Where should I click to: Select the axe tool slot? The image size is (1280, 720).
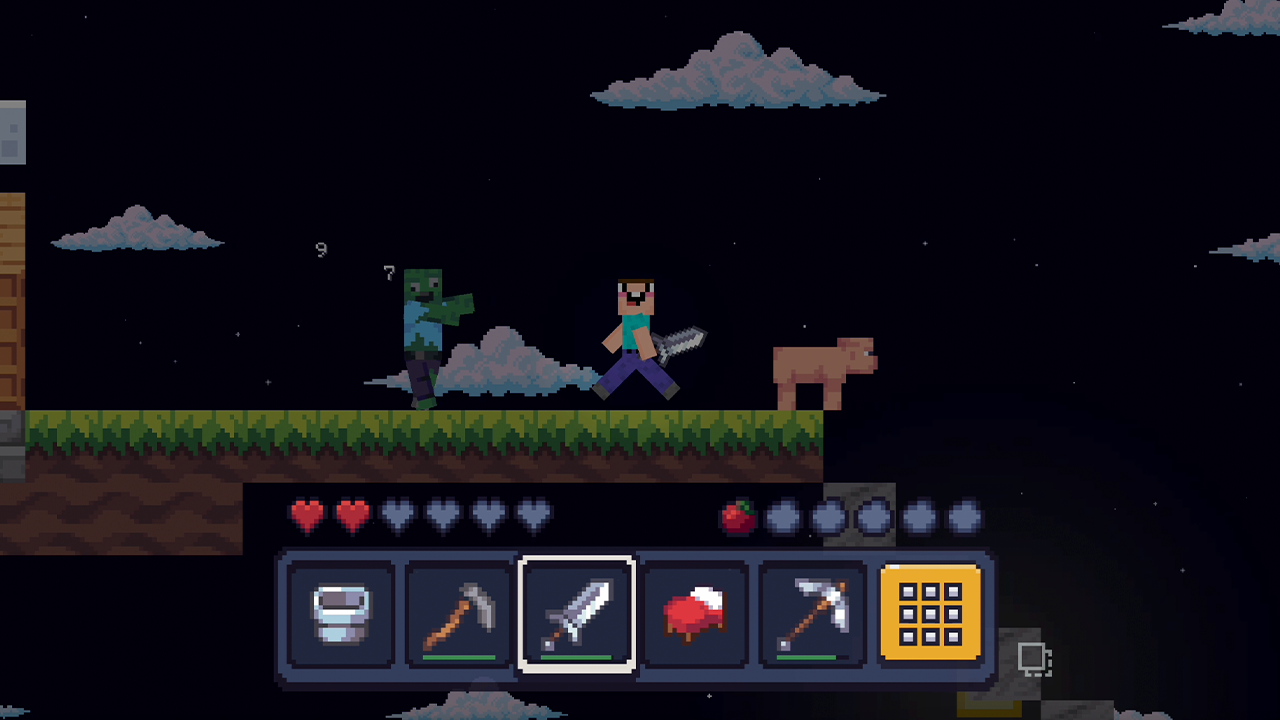[x=458, y=613]
